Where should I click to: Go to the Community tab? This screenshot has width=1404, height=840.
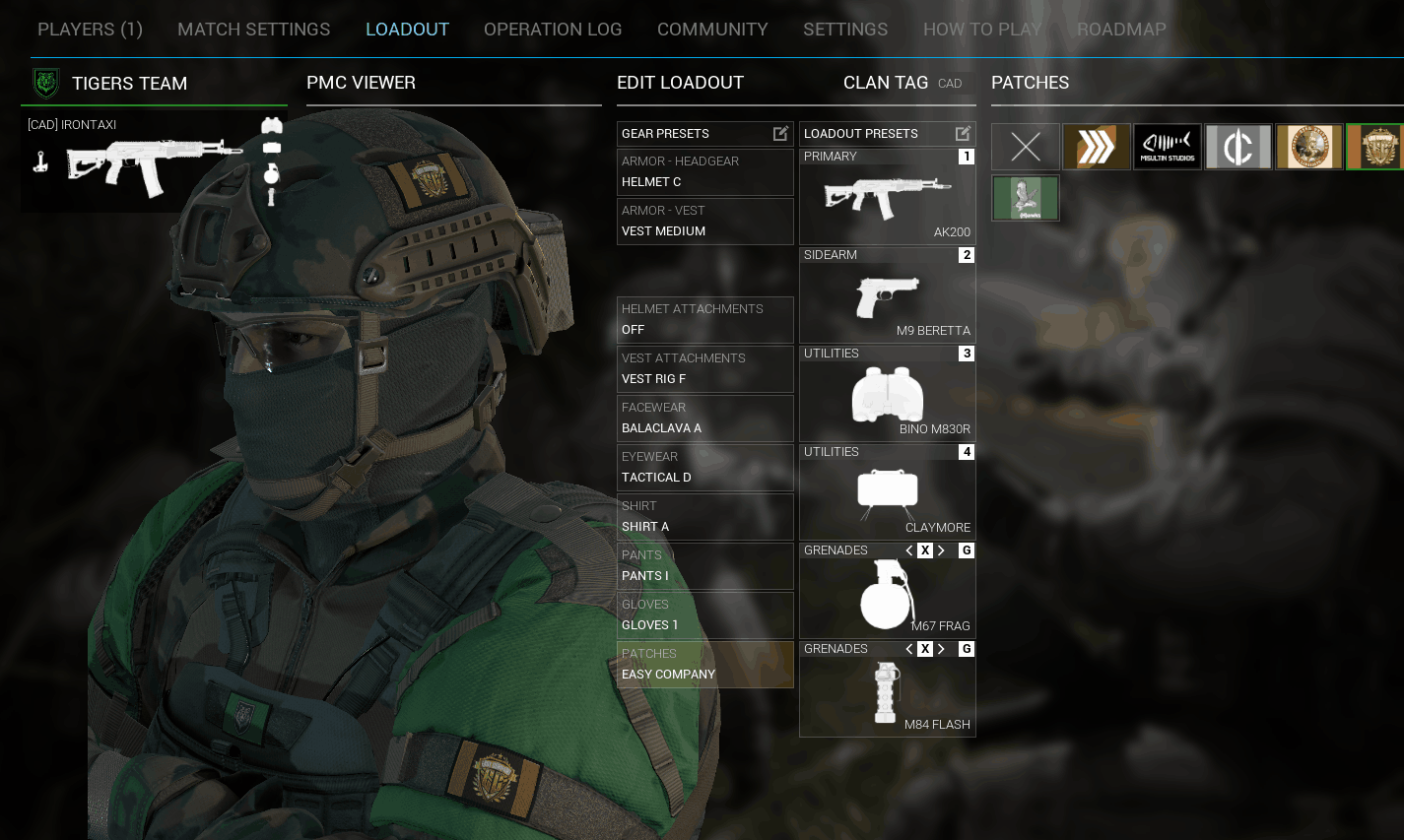[712, 30]
